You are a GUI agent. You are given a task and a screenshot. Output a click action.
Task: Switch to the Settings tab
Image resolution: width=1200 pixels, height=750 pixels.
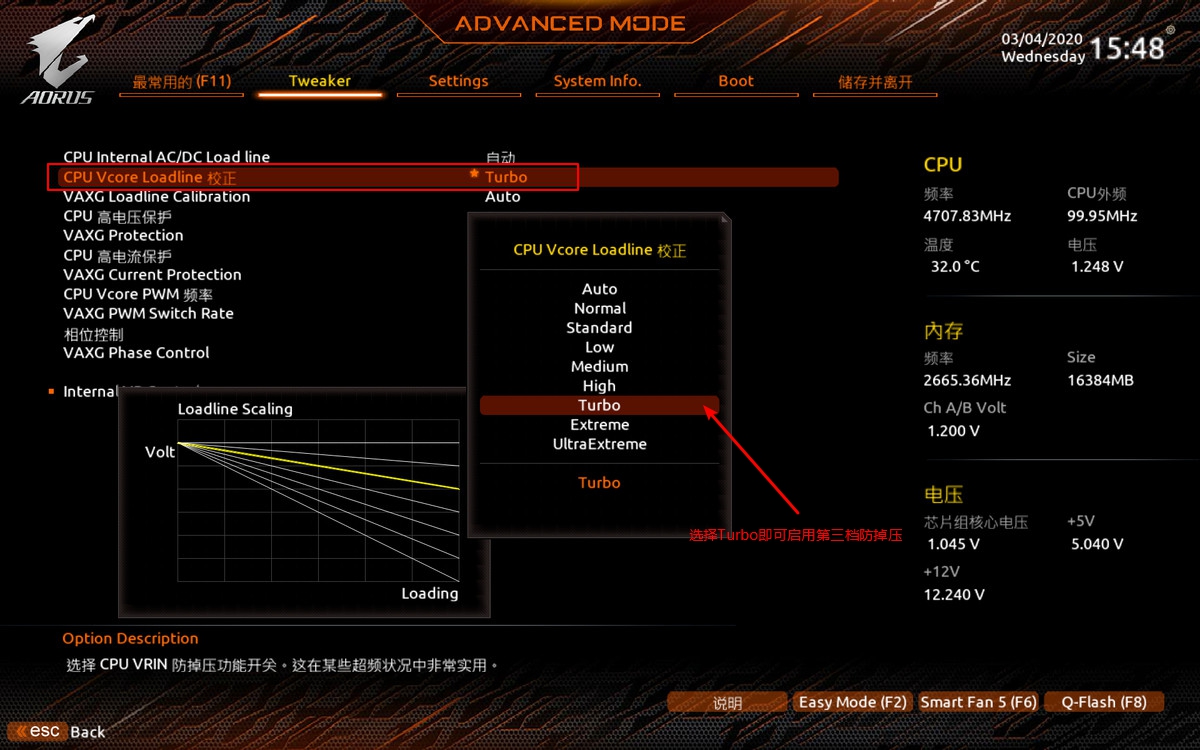click(458, 81)
